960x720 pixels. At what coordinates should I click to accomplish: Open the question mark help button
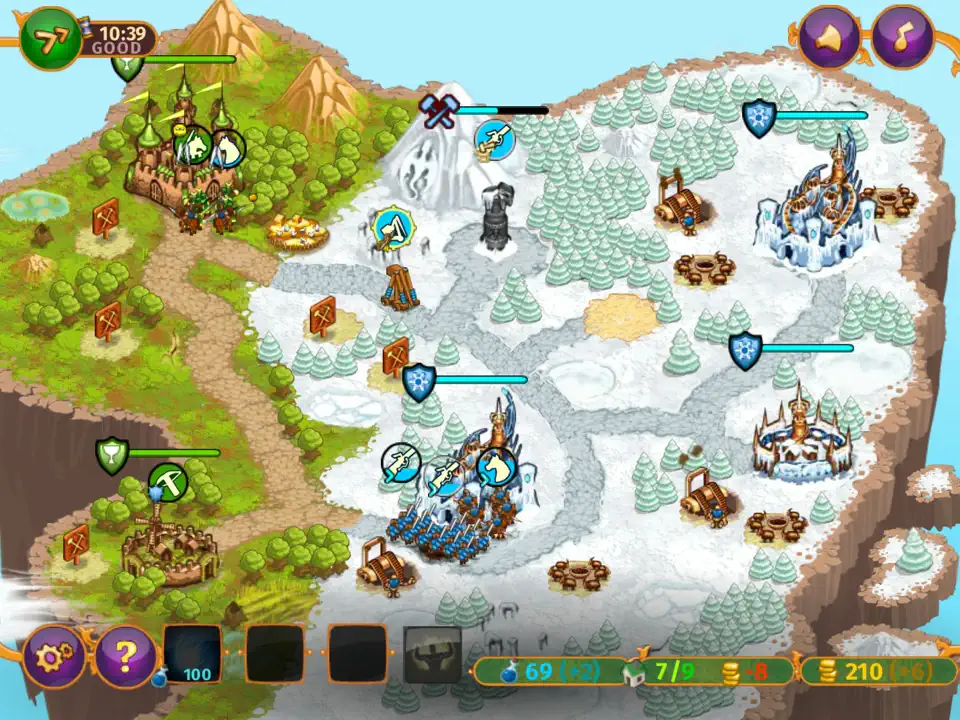pos(124,656)
